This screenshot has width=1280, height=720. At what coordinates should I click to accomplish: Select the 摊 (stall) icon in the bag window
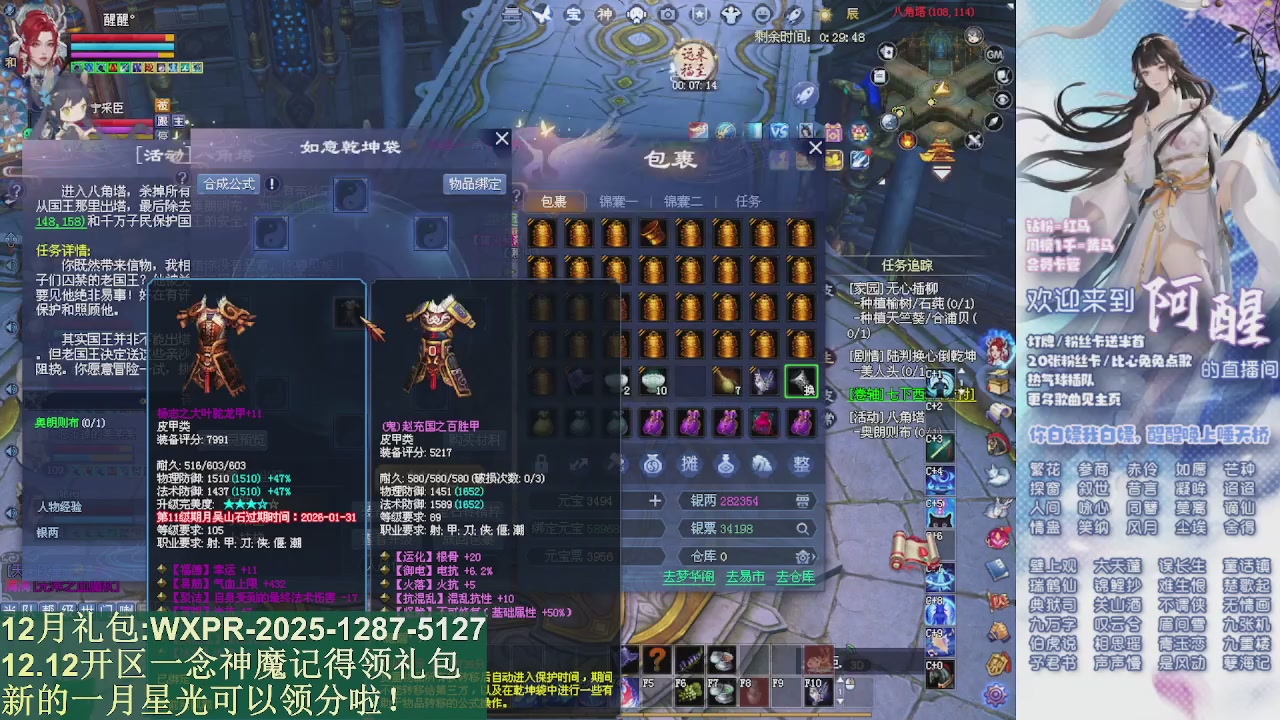[x=692, y=464]
